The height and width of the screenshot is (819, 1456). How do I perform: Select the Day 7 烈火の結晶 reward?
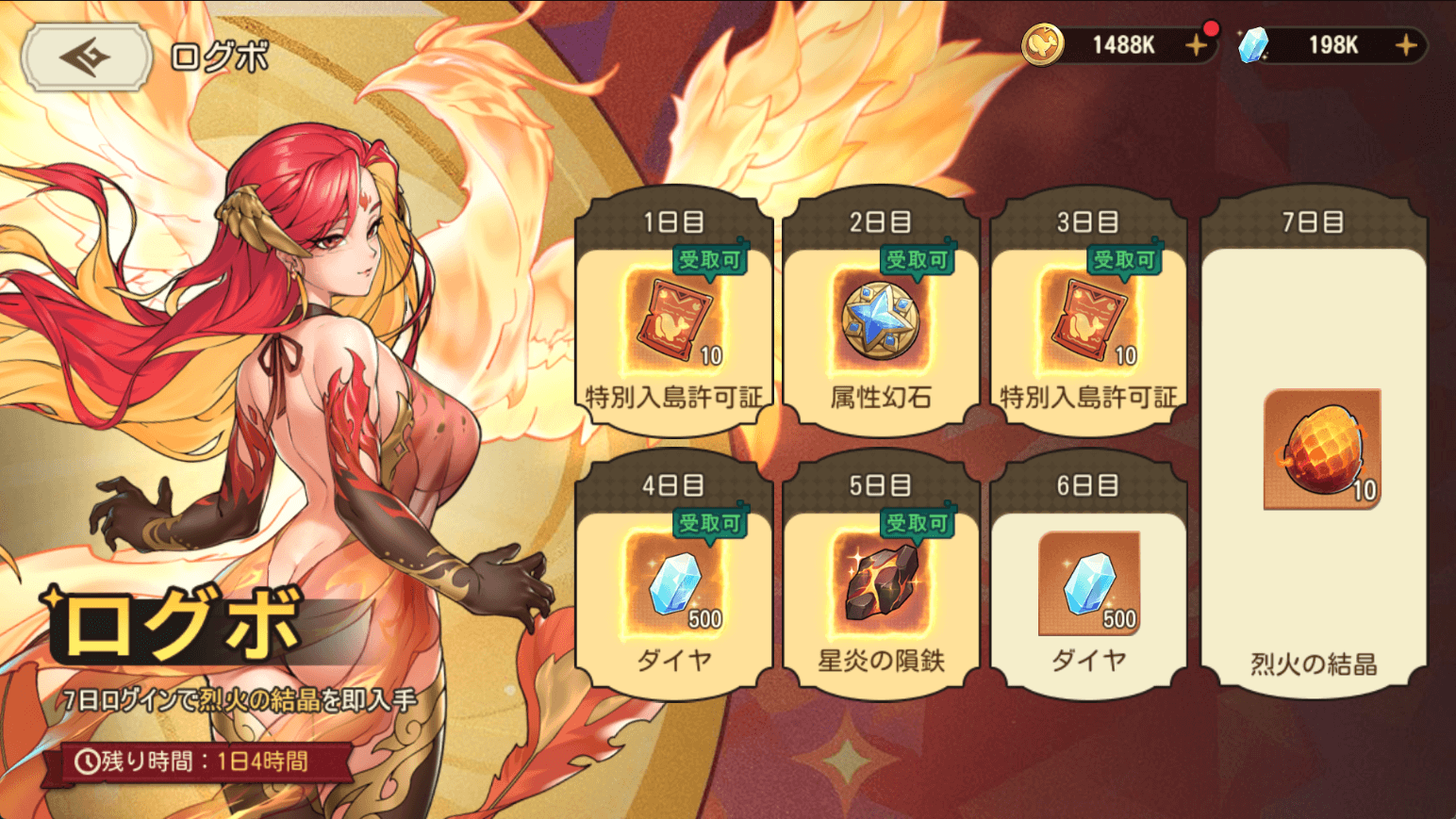coord(1314,452)
